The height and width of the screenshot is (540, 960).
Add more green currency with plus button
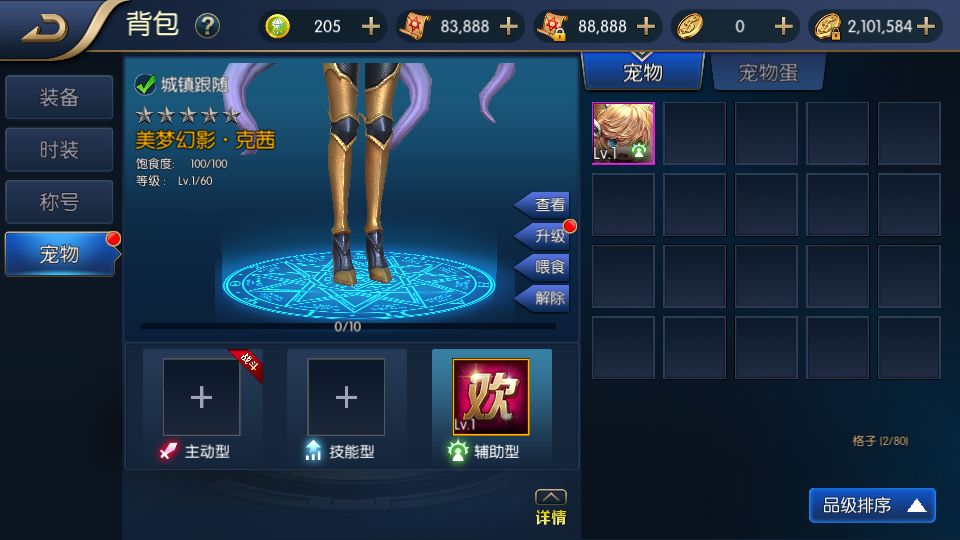[x=371, y=26]
